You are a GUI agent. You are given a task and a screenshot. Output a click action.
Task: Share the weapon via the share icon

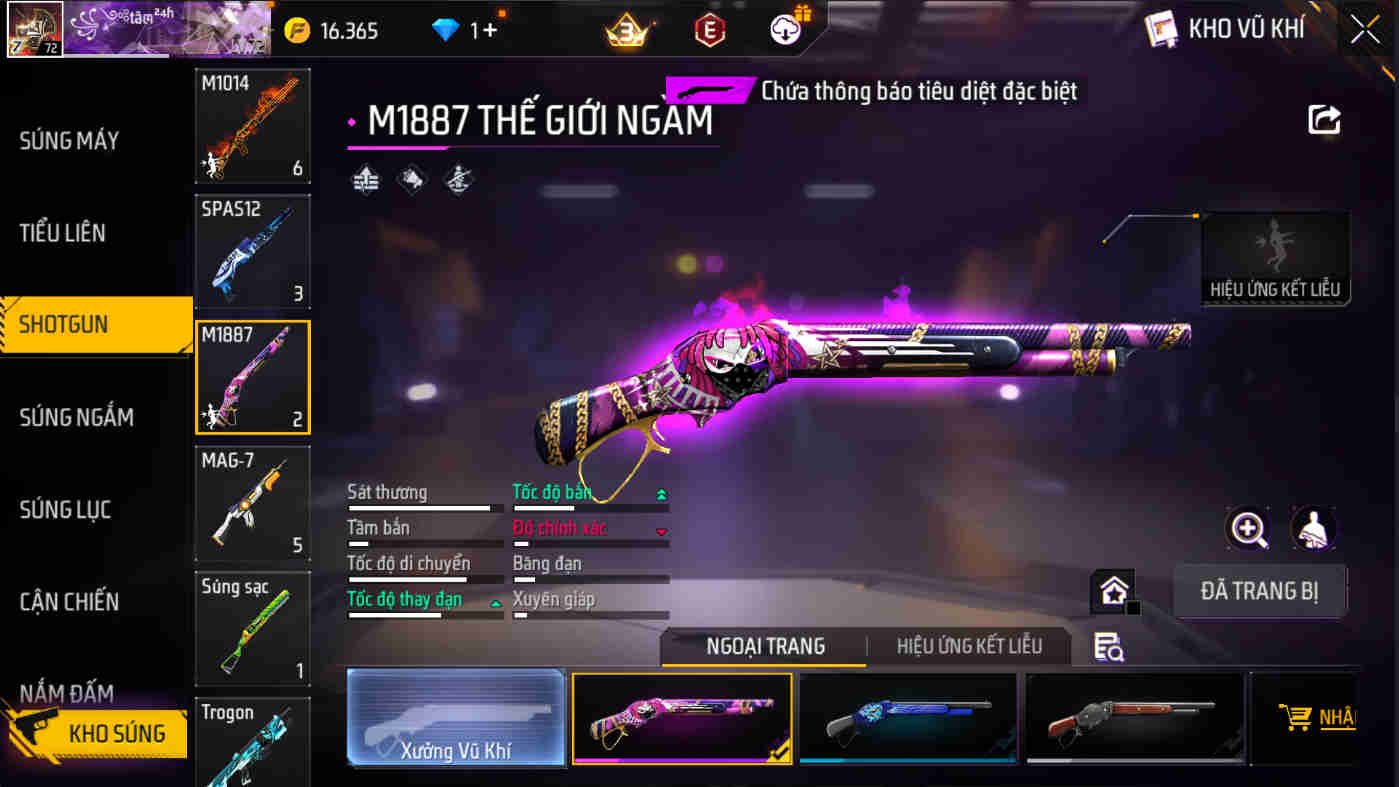[x=1325, y=120]
